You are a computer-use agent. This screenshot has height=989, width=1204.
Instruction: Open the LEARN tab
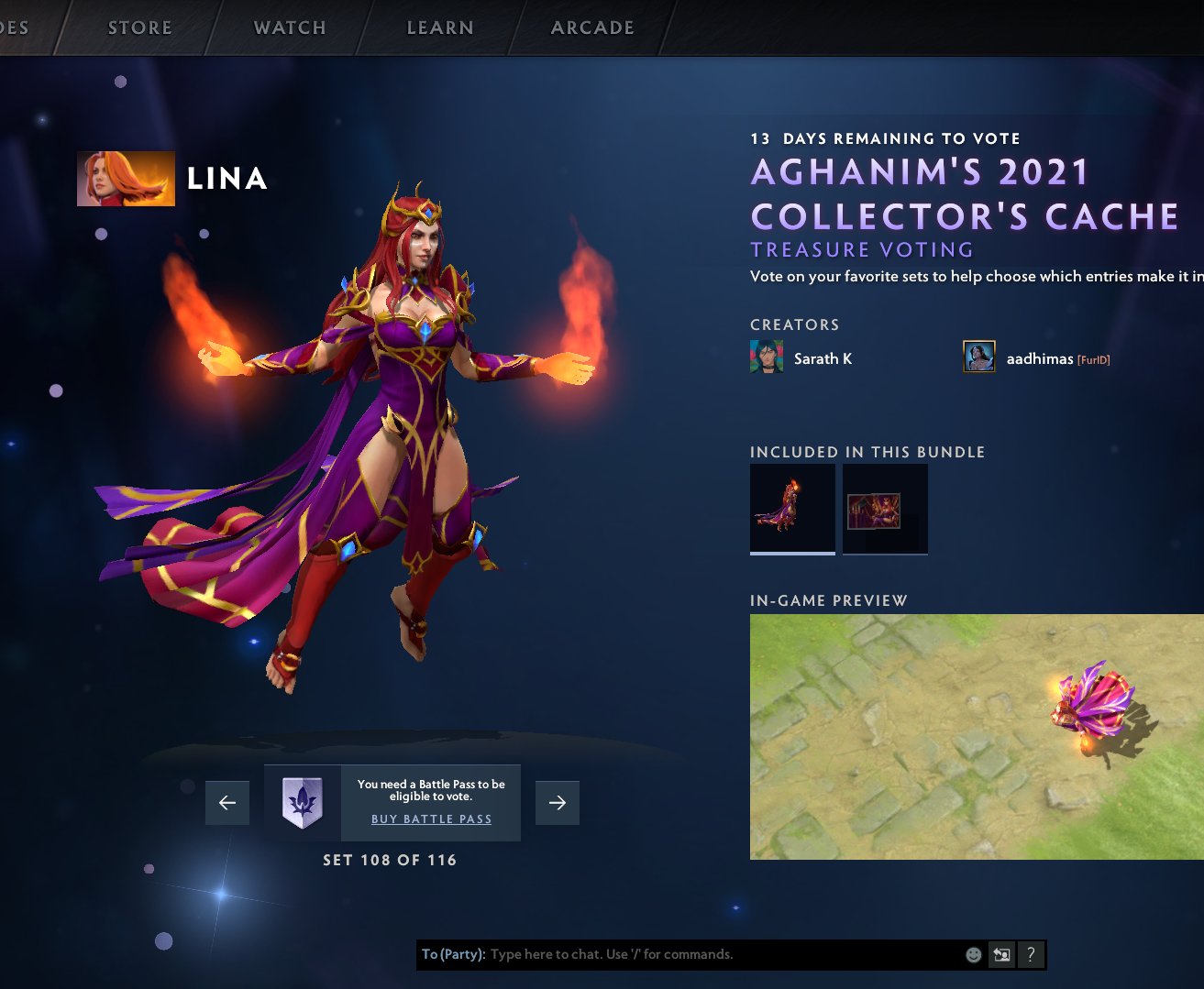(440, 27)
